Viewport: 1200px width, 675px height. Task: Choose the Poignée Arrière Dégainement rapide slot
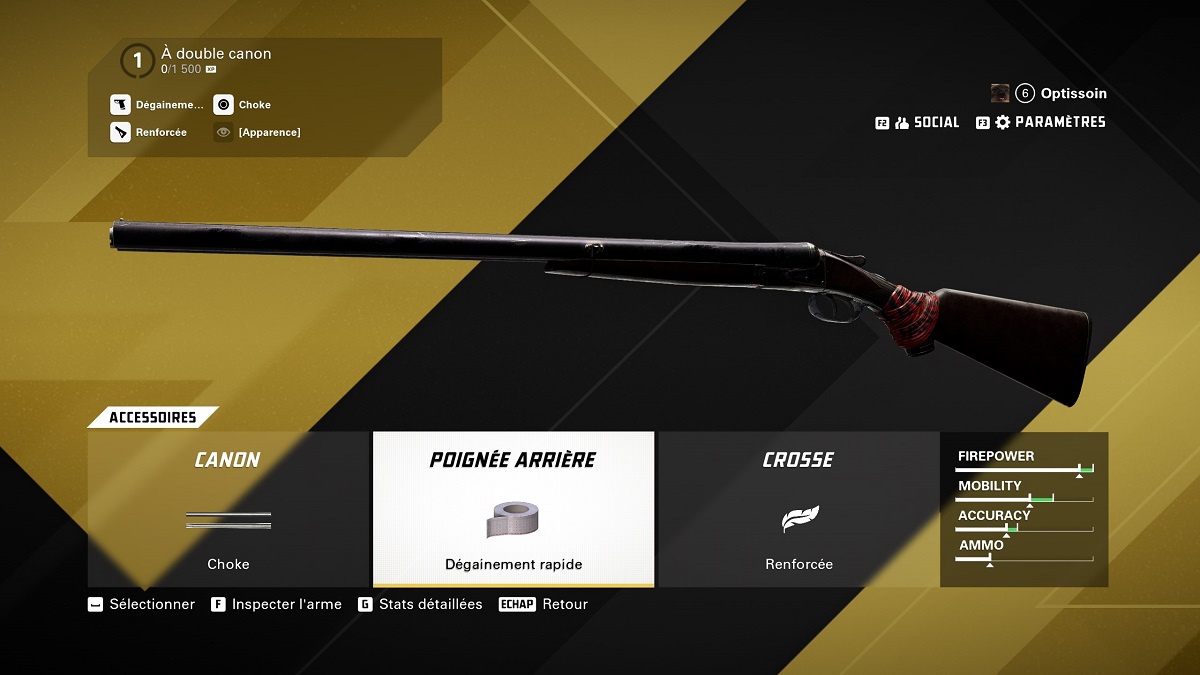pos(513,510)
